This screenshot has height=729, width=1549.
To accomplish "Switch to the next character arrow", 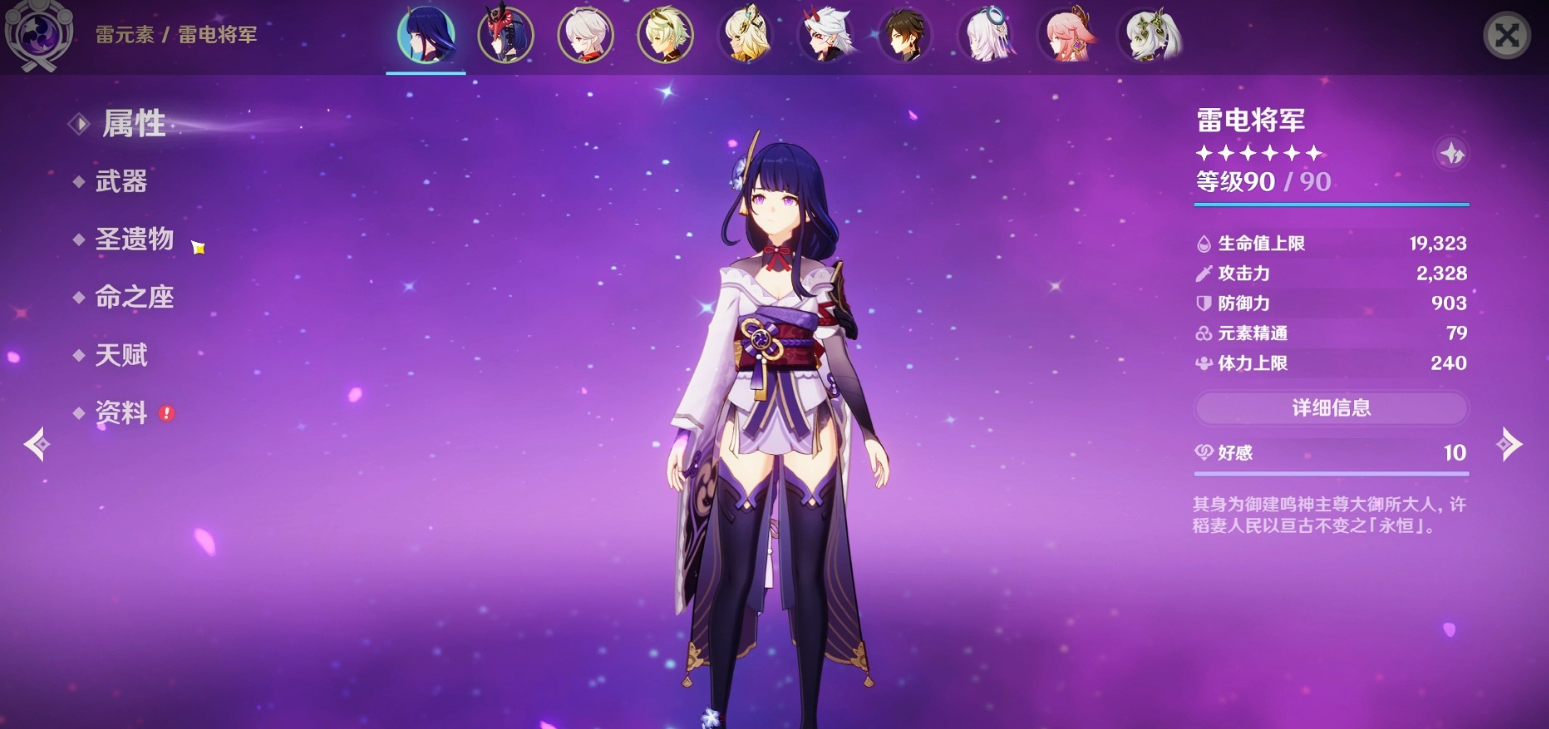I will (x=1509, y=444).
